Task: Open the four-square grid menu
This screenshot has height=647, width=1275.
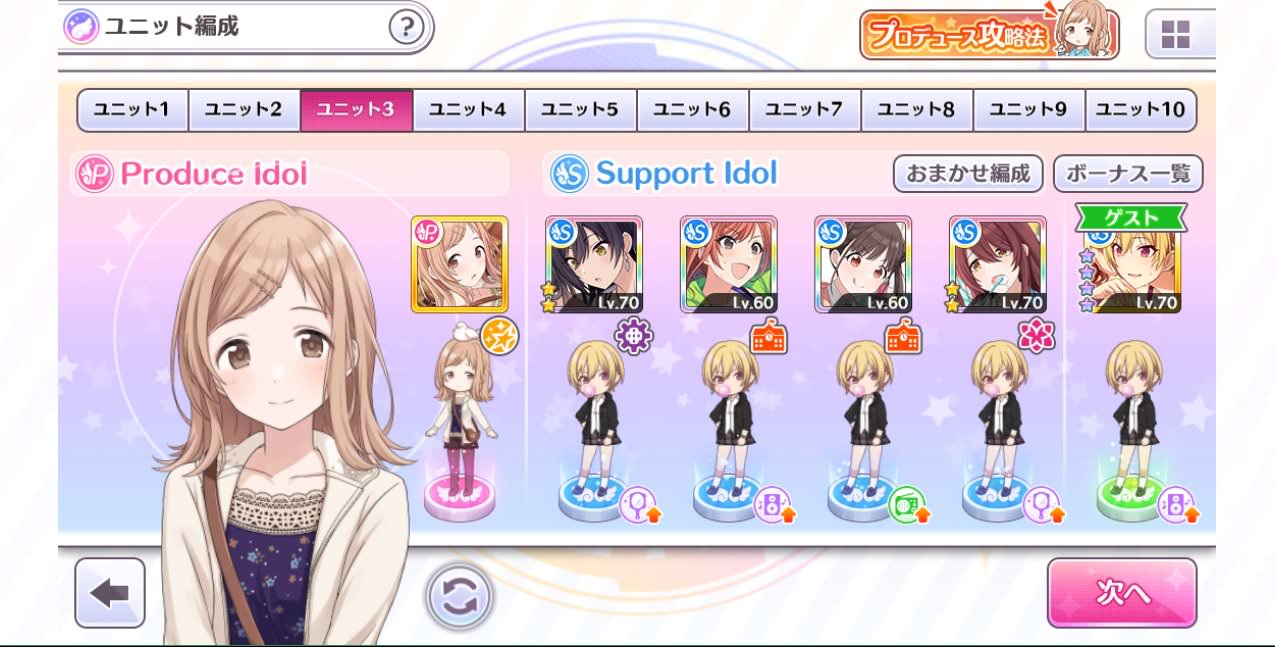Action: pyautogui.click(x=1175, y=36)
